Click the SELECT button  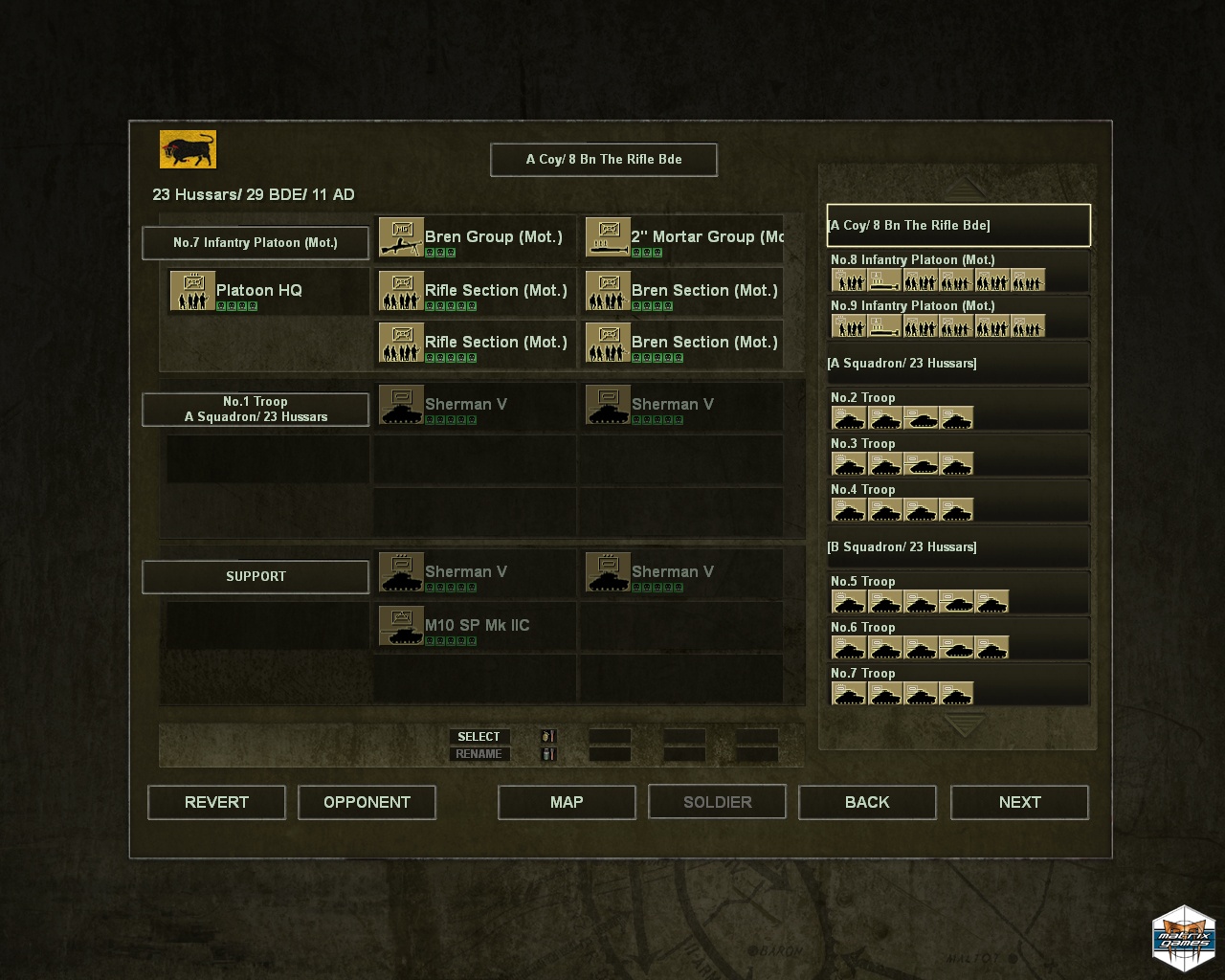(479, 737)
